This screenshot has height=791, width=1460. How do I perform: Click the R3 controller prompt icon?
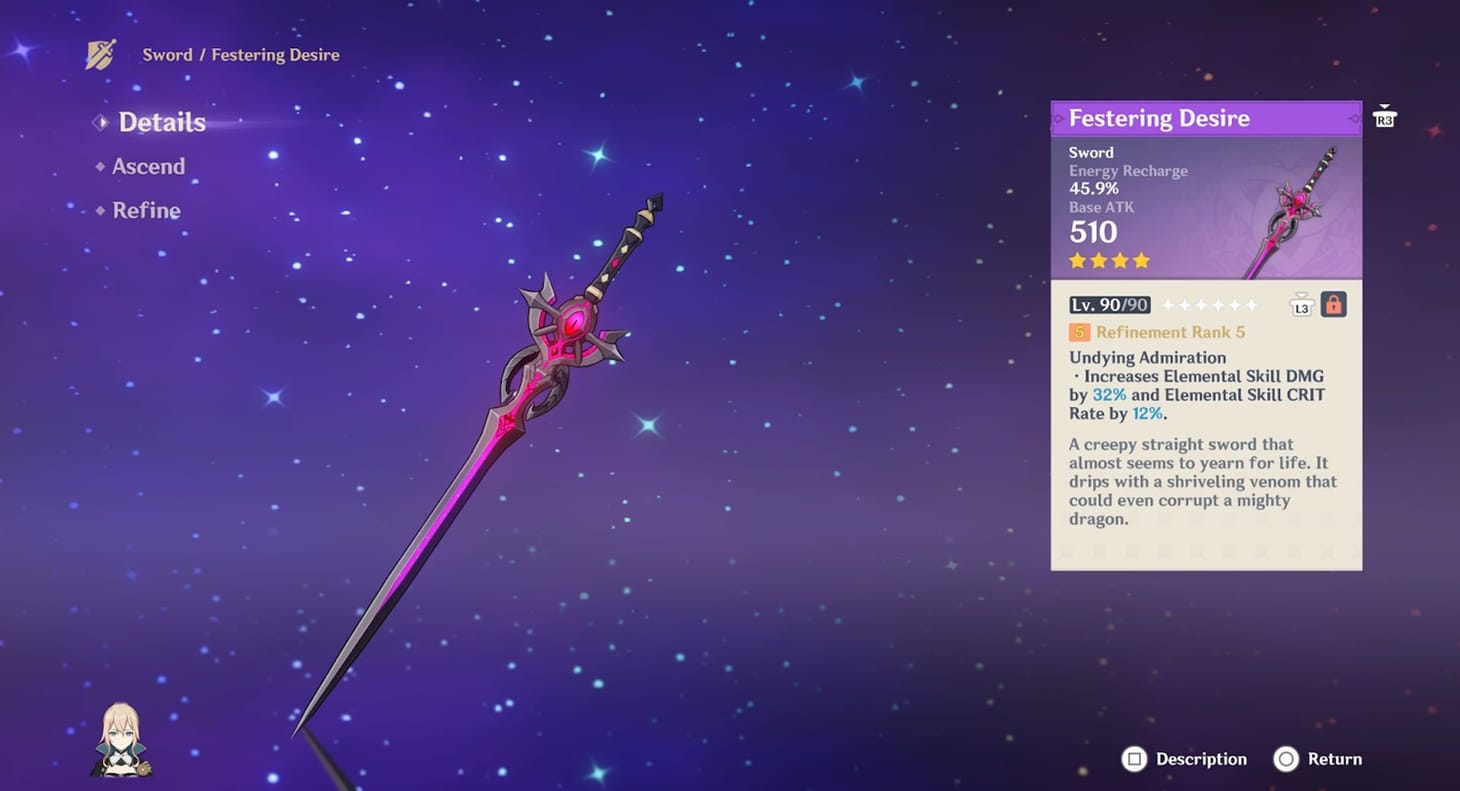[x=1385, y=119]
